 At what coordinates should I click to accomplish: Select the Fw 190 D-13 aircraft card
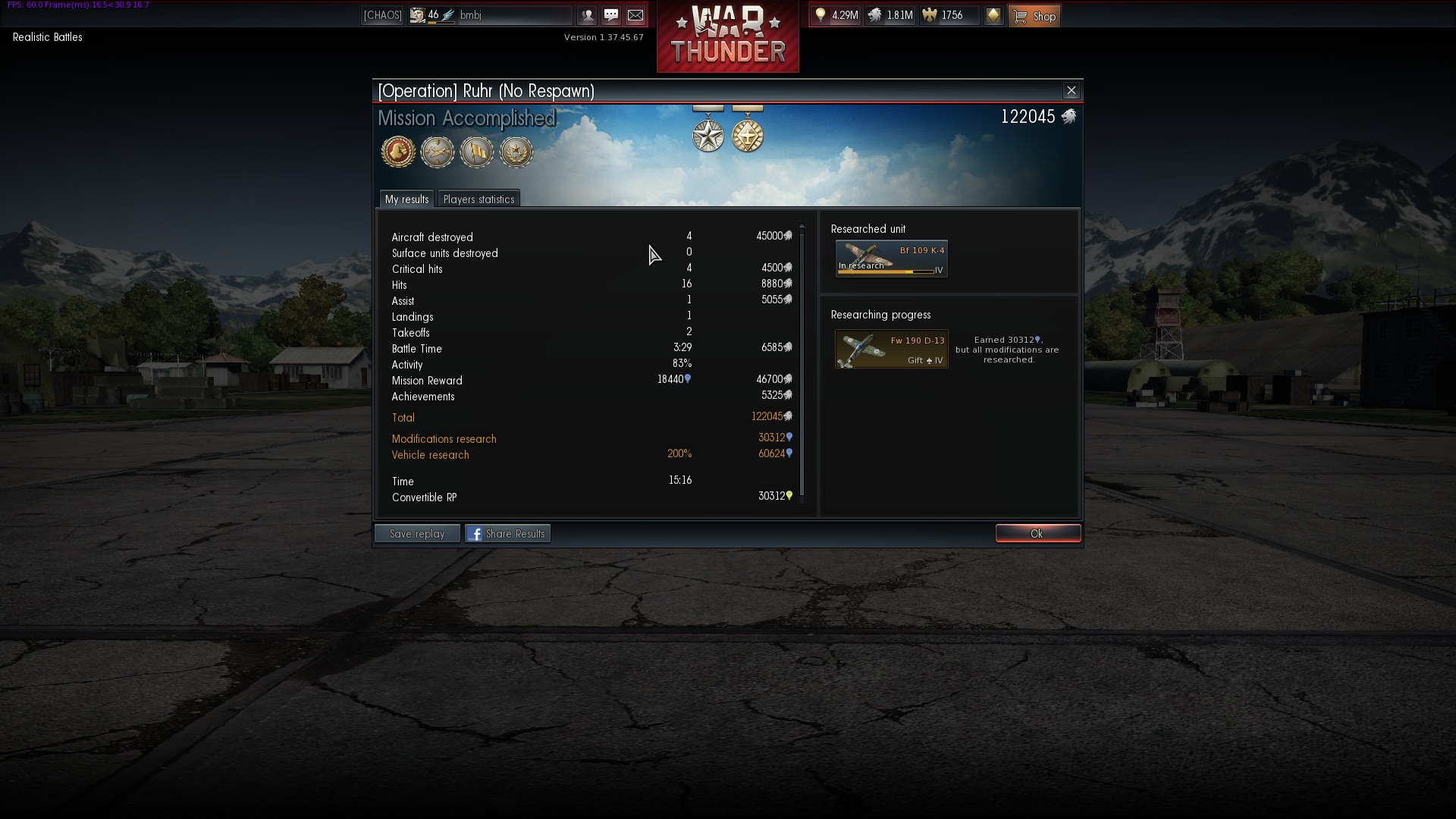(x=892, y=349)
